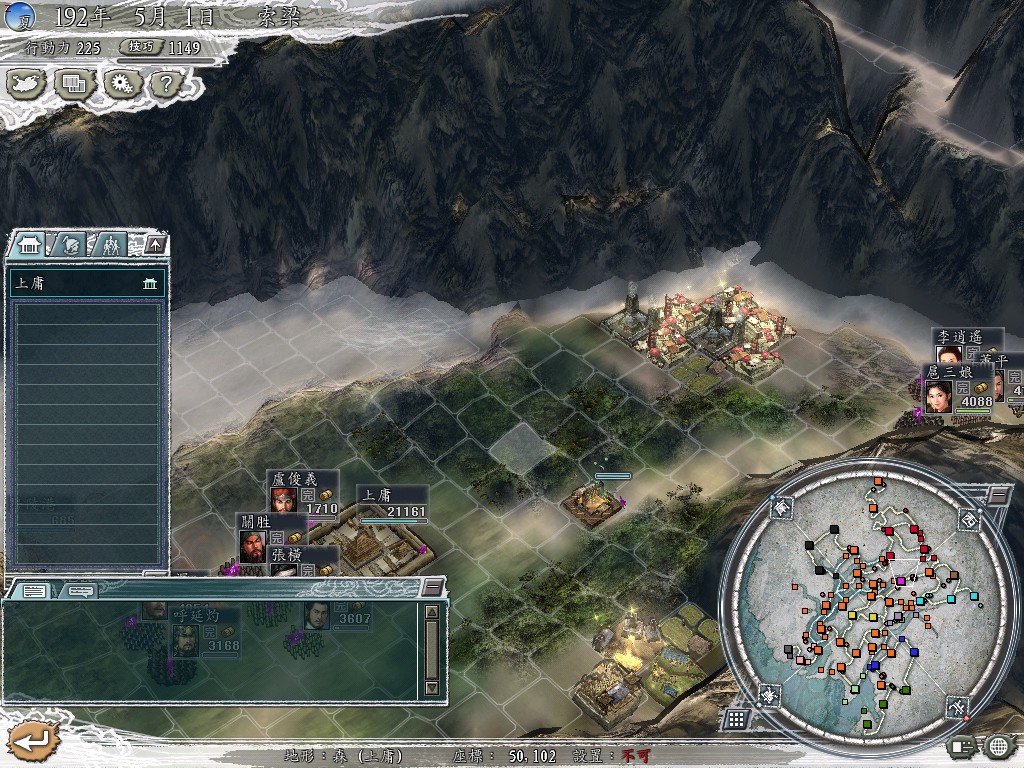Switch to the troops figures tab
This screenshot has width=1024, height=768.
[111, 244]
